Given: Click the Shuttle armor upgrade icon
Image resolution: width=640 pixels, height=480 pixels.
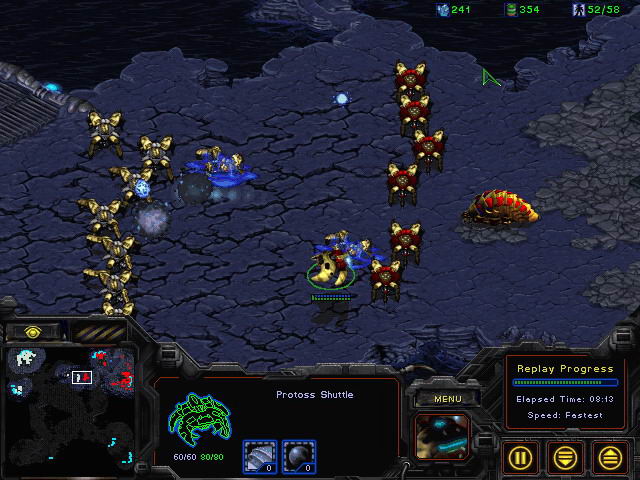Looking at the screenshot, I should tap(258, 456).
